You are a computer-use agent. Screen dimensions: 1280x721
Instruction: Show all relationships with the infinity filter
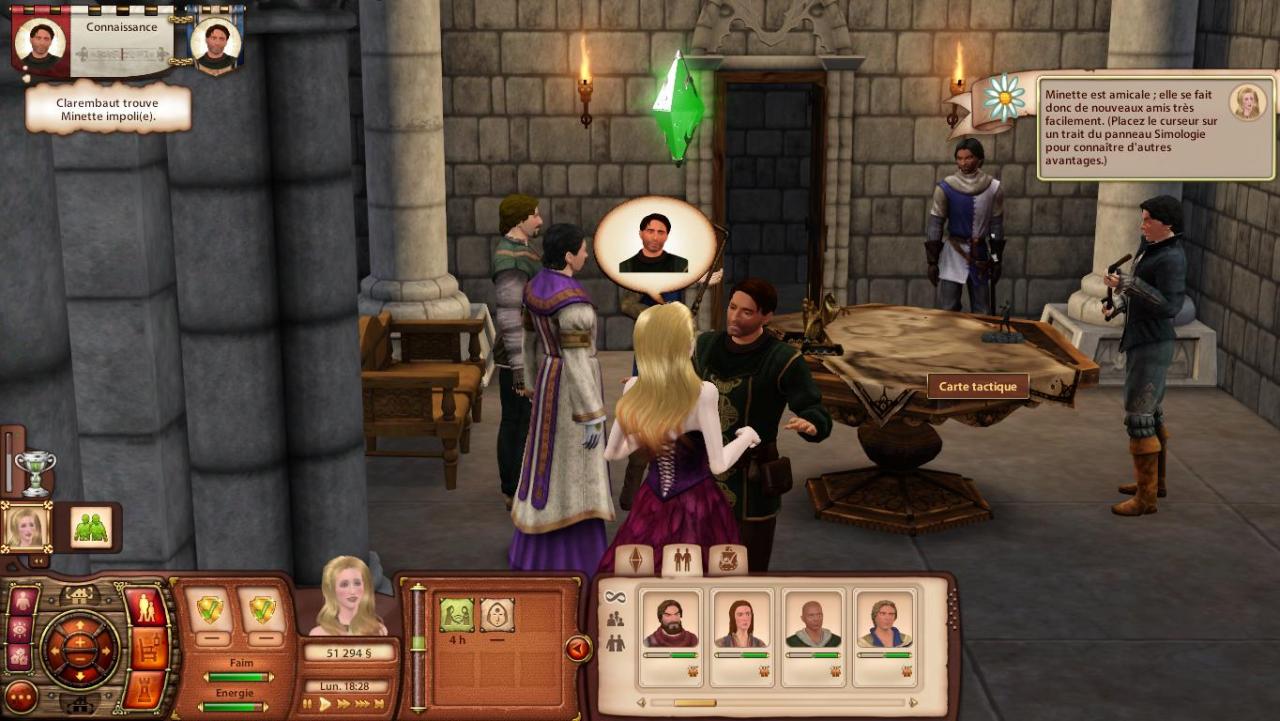point(615,597)
